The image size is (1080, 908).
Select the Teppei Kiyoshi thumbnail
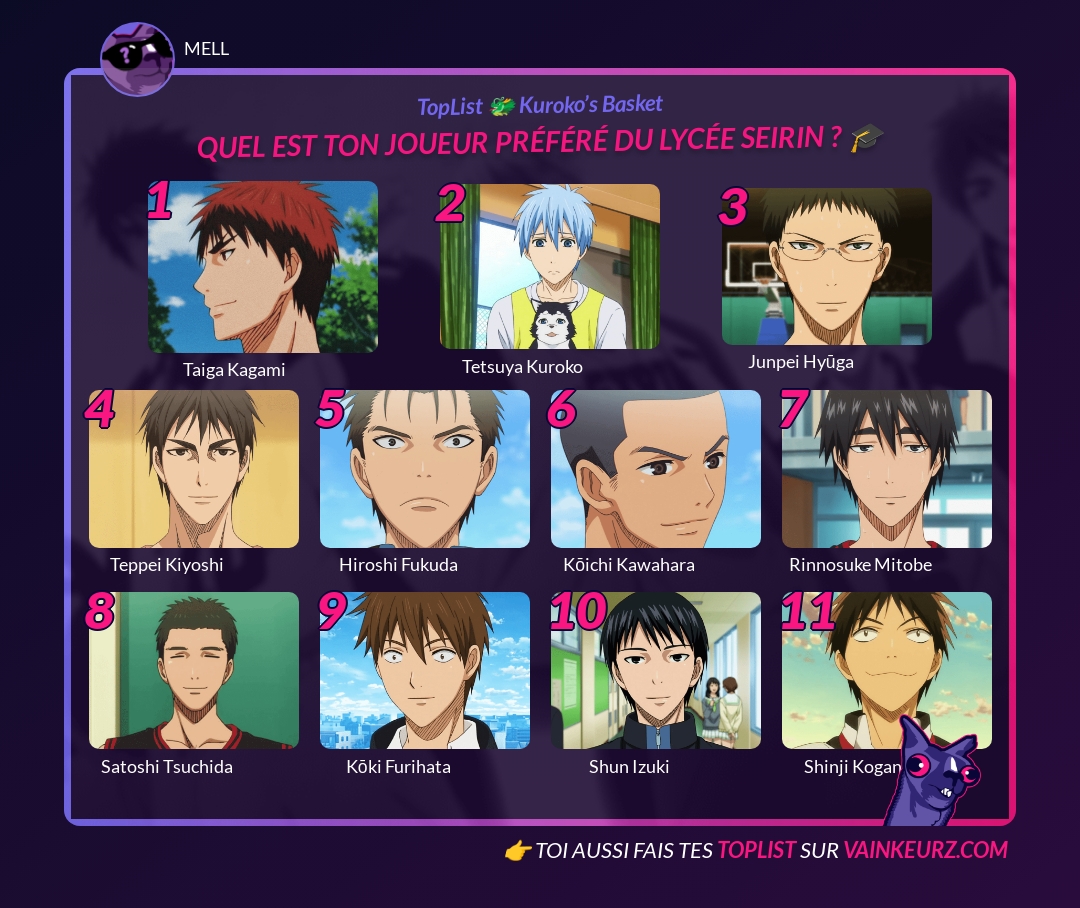194,469
